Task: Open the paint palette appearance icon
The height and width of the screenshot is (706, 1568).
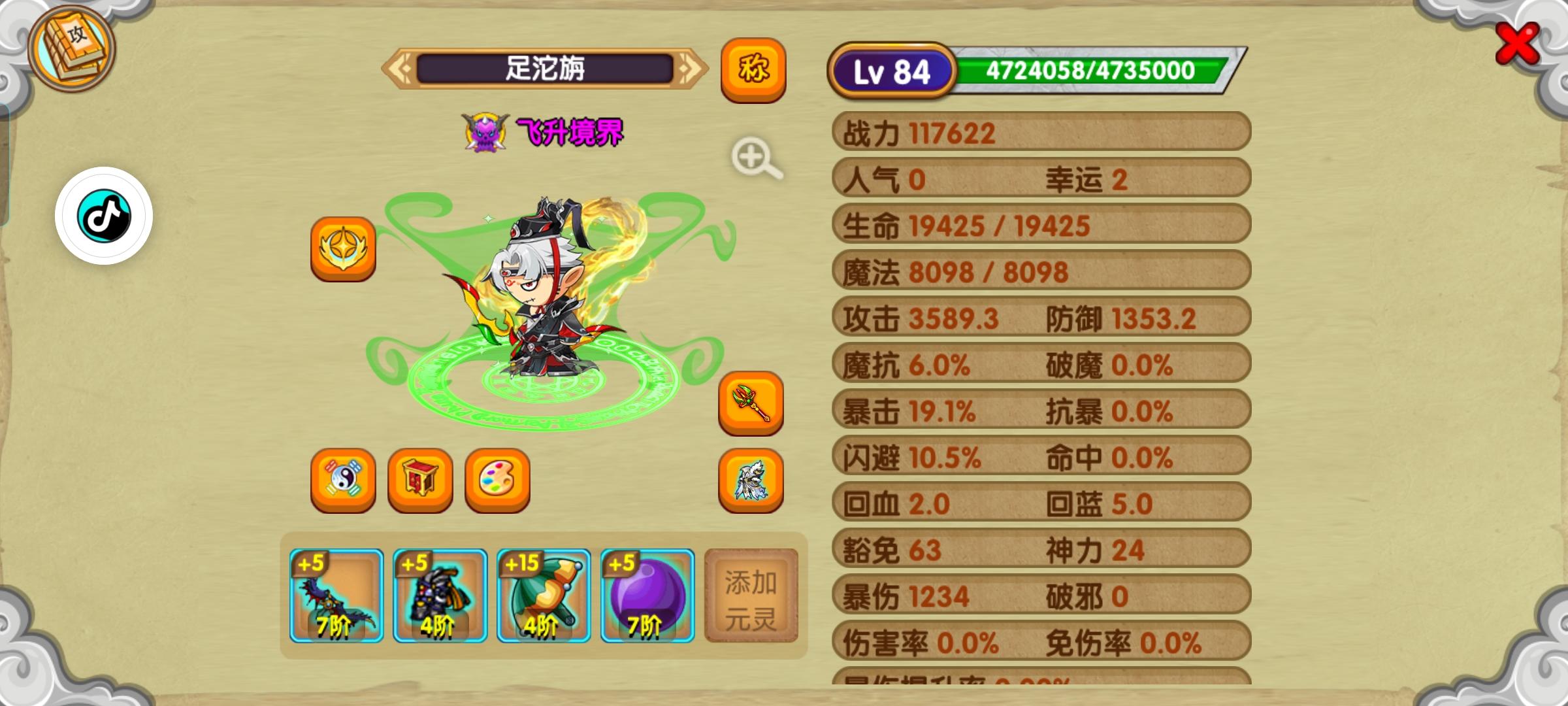Action: click(497, 482)
